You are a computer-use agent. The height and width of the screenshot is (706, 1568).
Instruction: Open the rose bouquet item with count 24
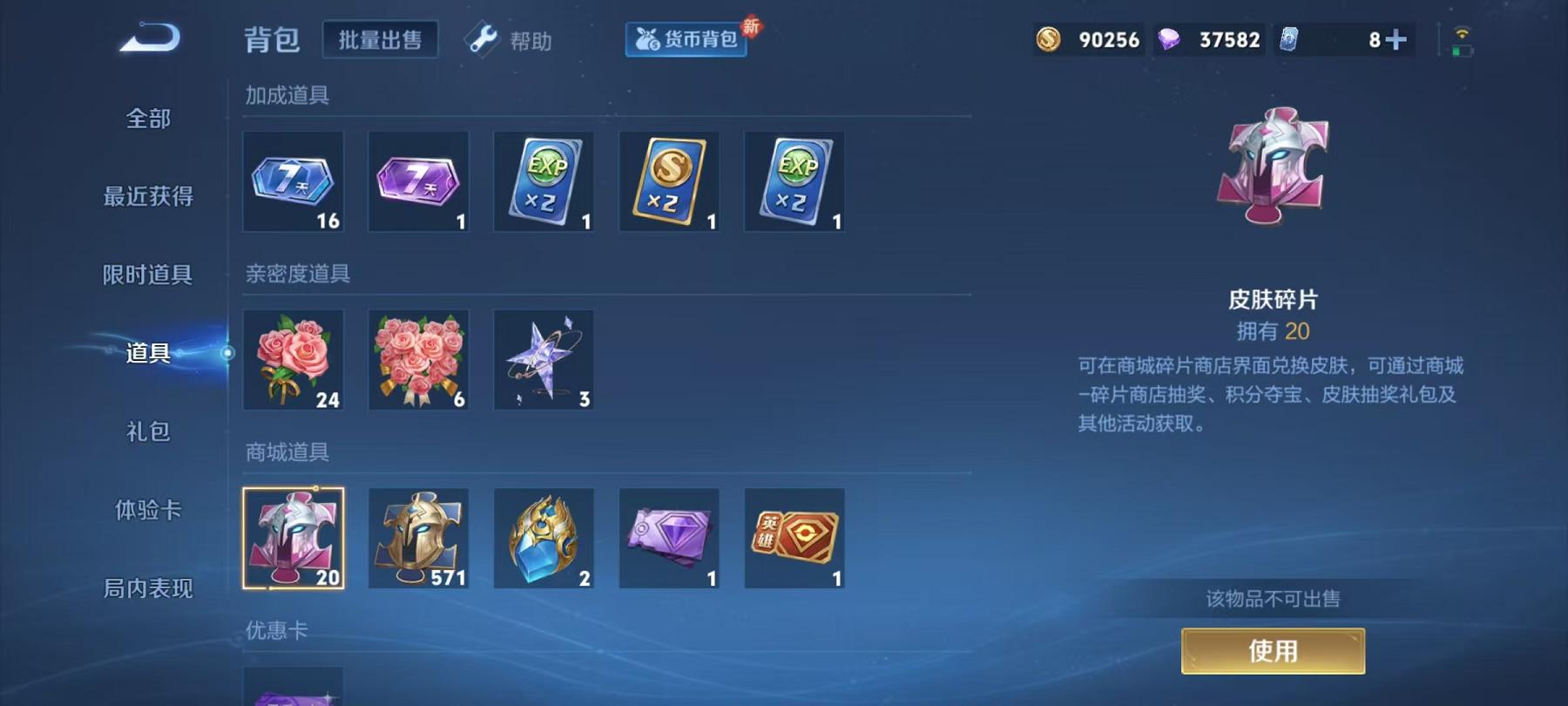point(293,360)
